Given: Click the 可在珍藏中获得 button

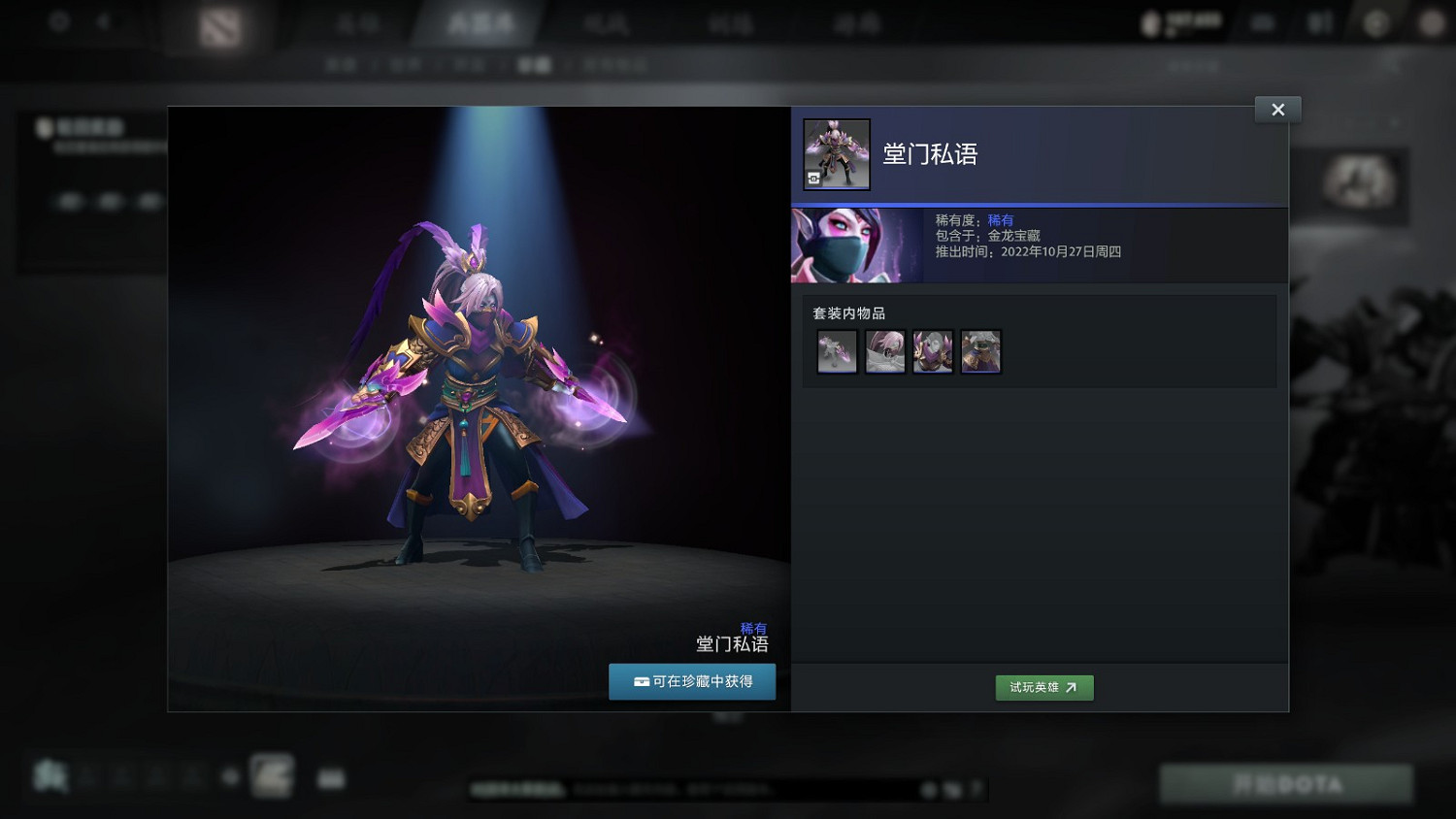Looking at the screenshot, I should coord(692,681).
